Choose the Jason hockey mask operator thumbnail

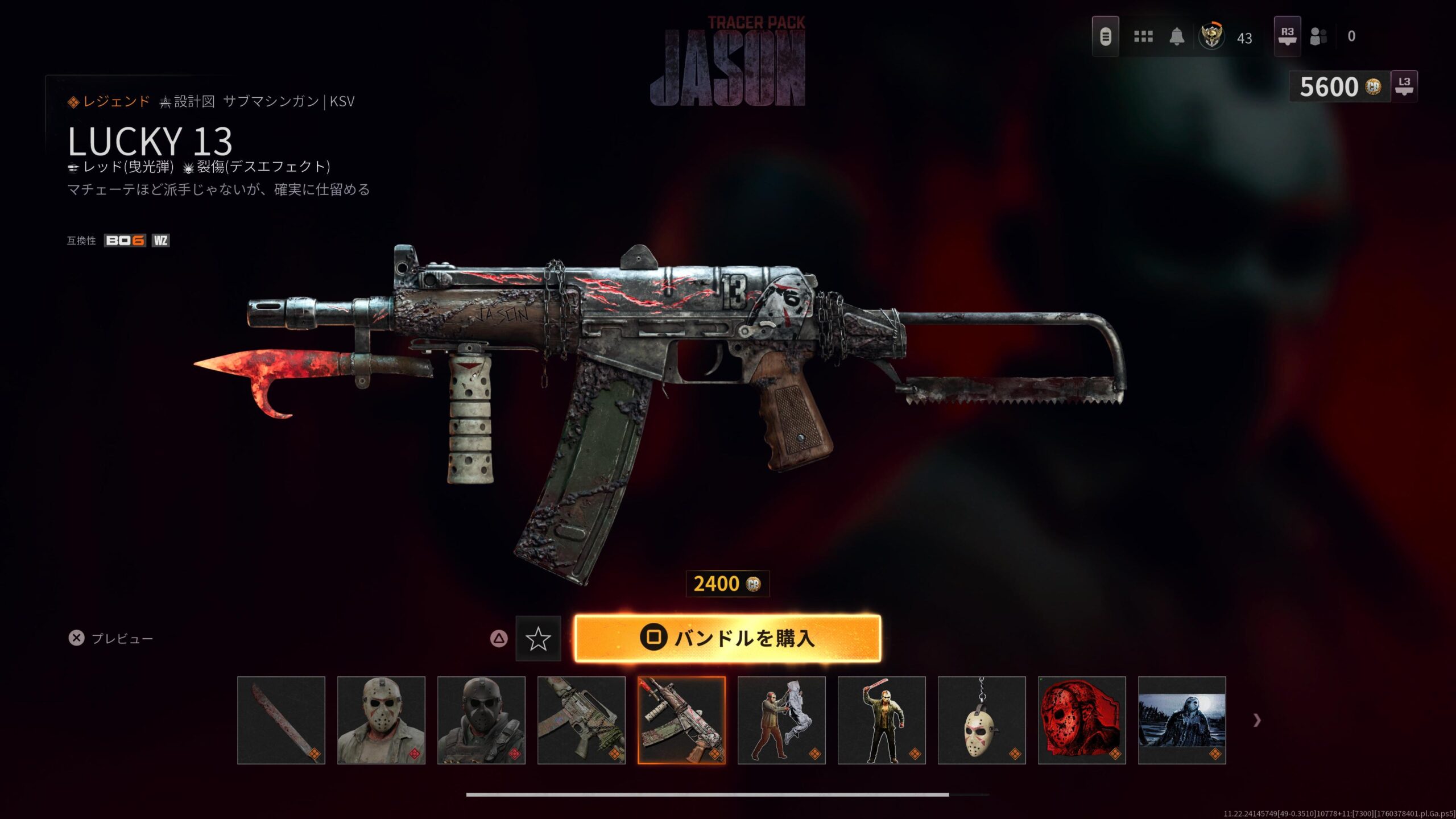[x=381, y=720]
